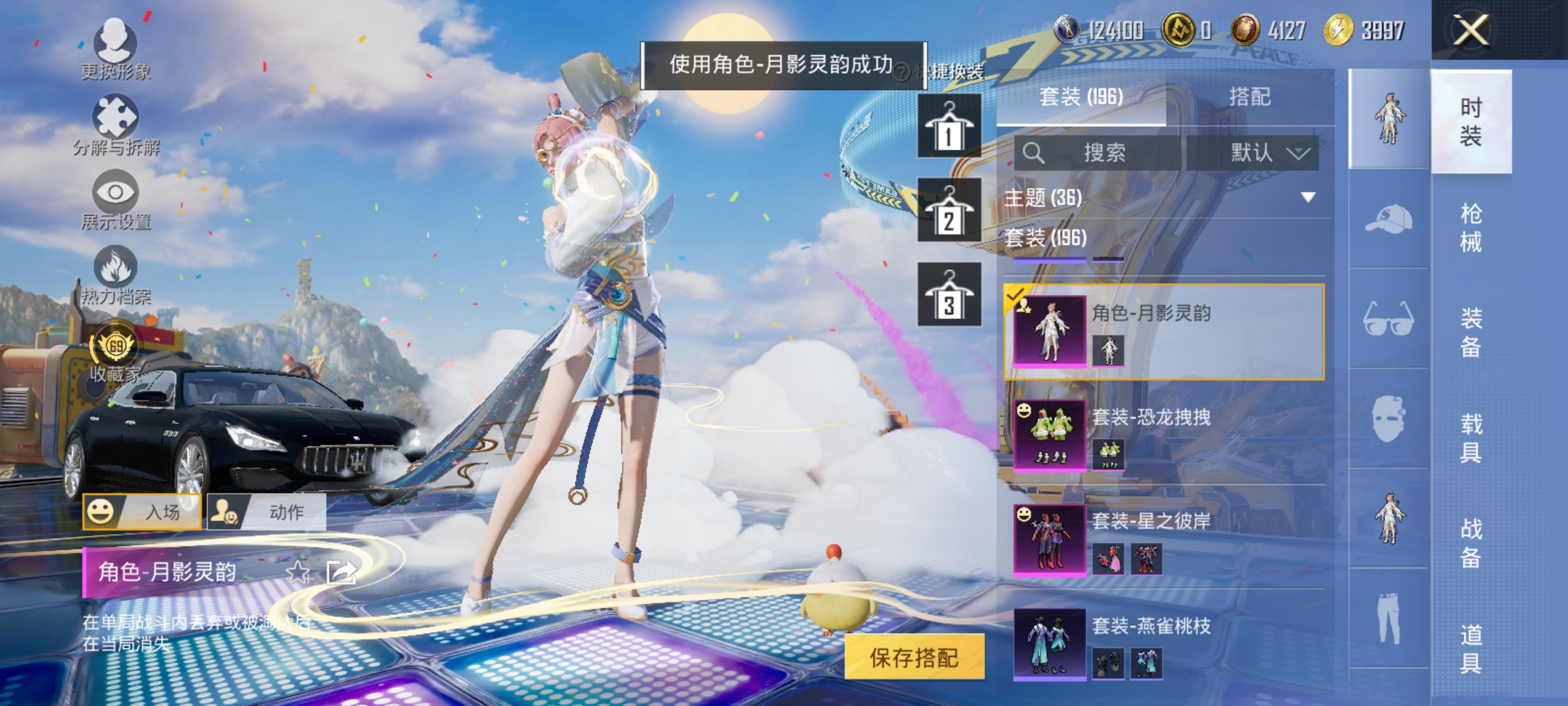Collapse the 主题 (36) section

point(1307,197)
